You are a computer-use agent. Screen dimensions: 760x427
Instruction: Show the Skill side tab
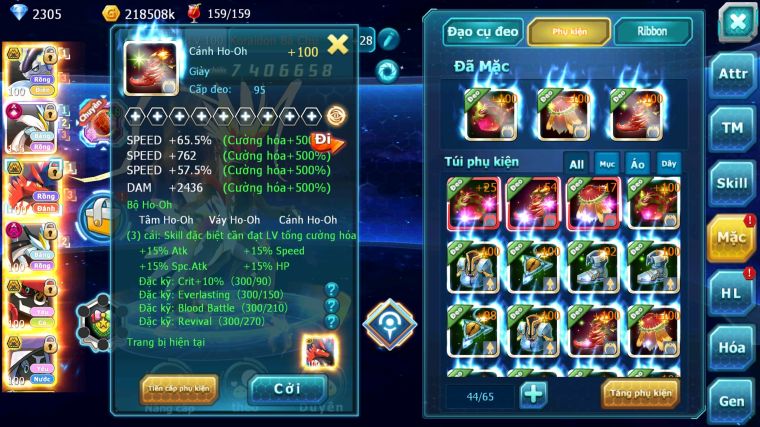click(732, 183)
